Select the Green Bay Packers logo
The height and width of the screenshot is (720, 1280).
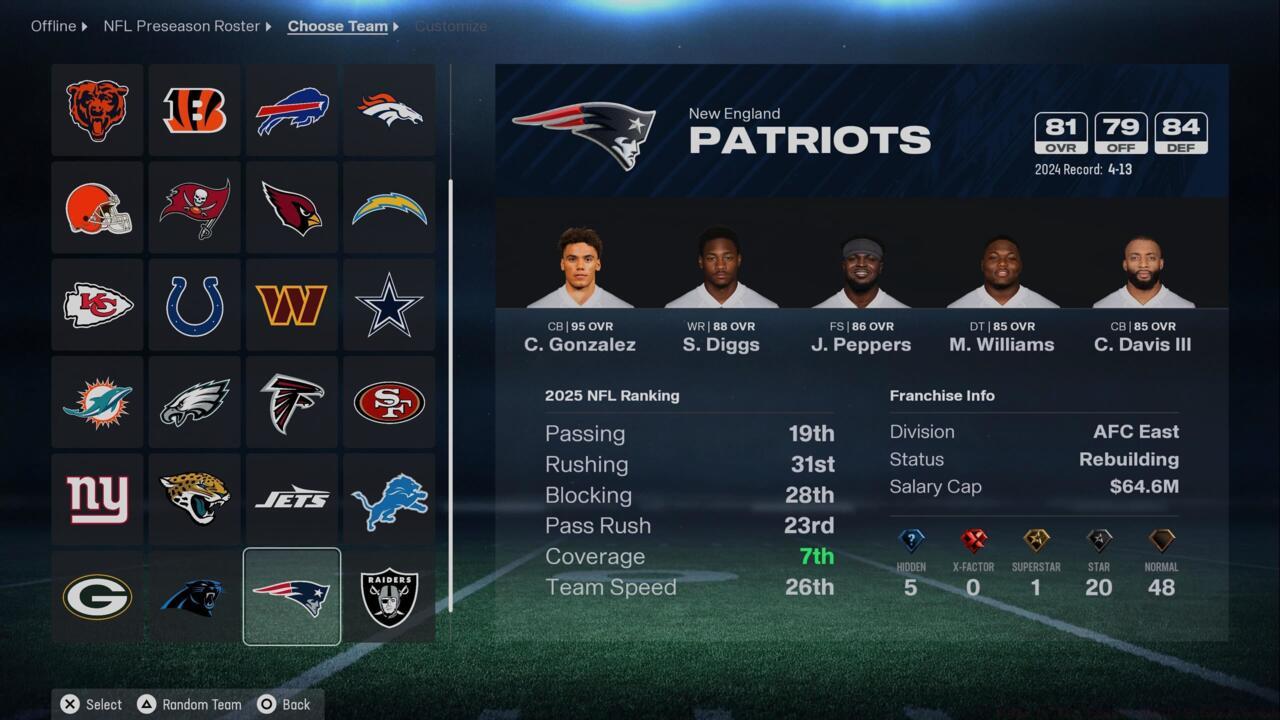[x=97, y=596]
